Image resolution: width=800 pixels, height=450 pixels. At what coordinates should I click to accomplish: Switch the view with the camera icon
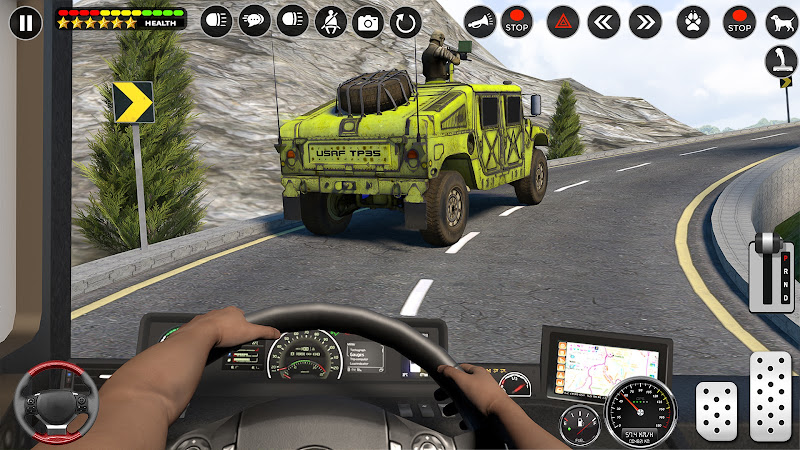click(368, 21)
